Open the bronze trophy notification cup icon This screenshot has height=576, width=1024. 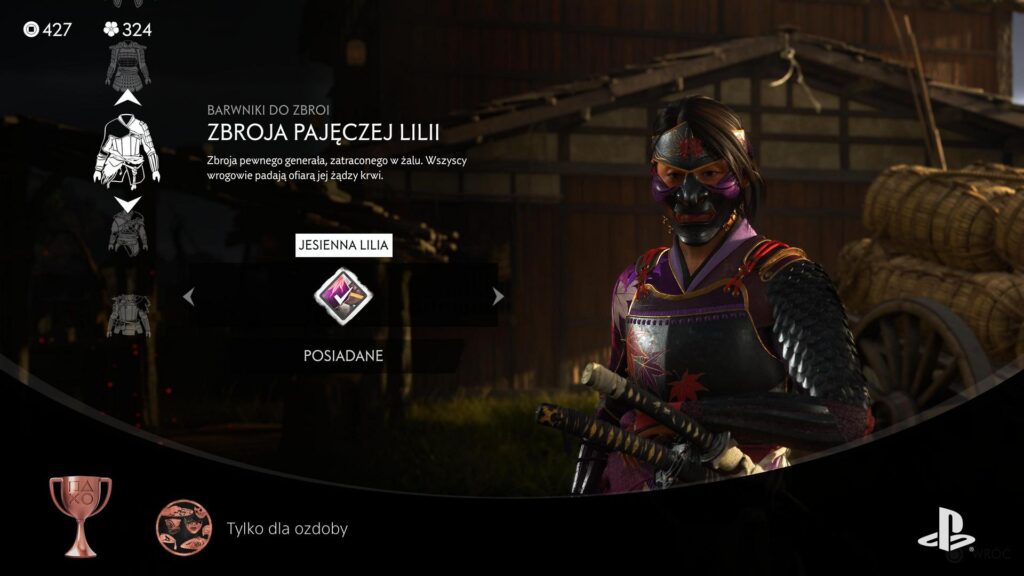point(80,516)
